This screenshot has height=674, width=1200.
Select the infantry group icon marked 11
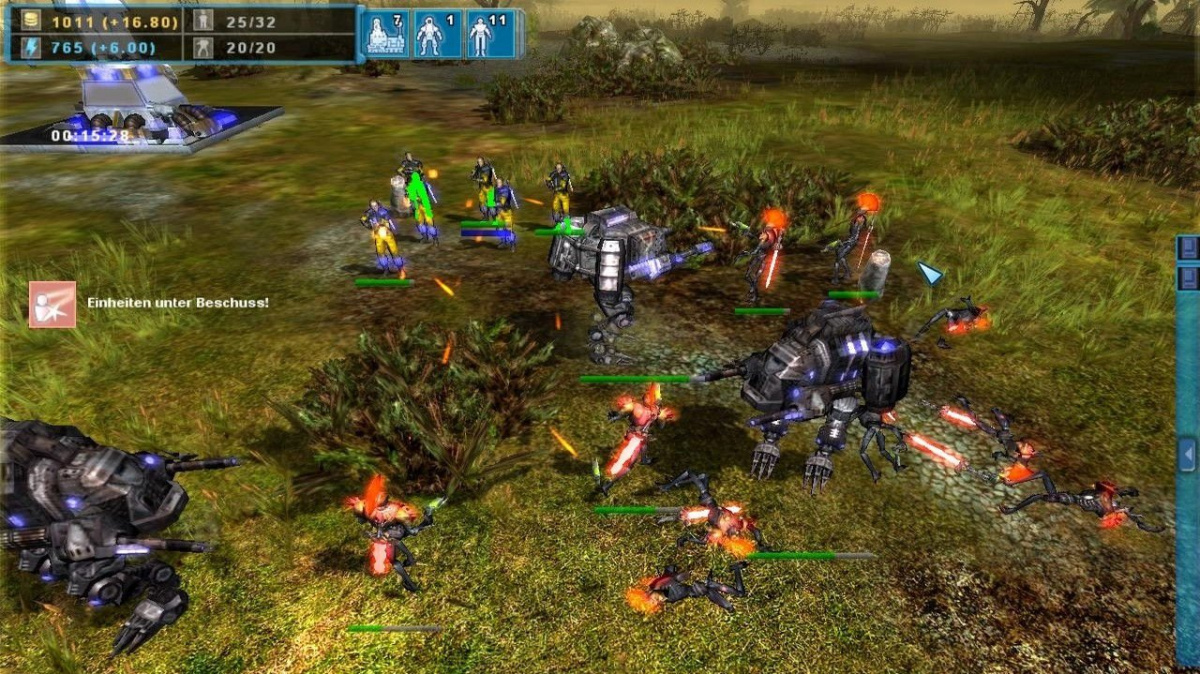point(492,34)
